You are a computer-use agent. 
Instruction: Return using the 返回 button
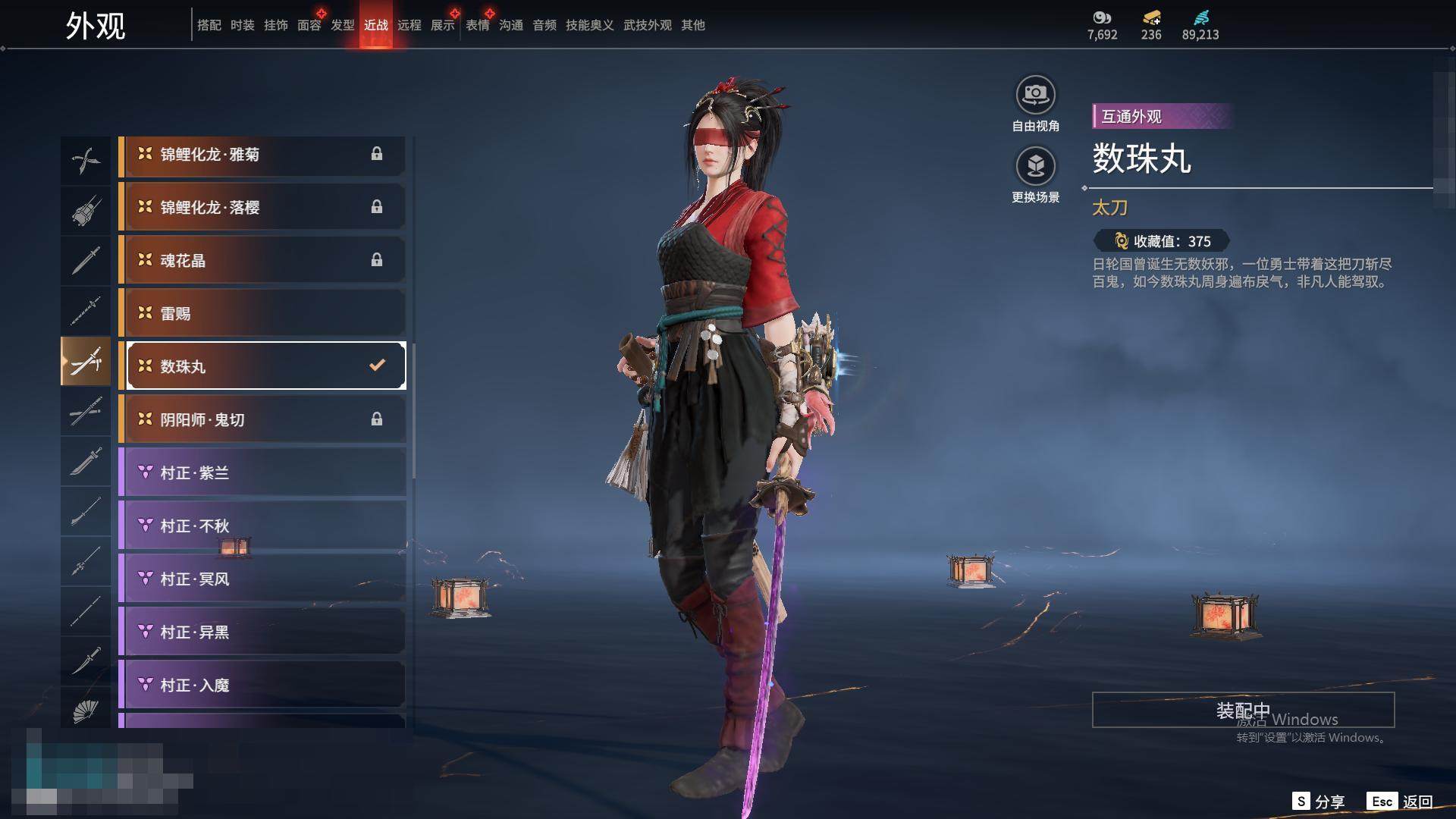coord(1401,802)
